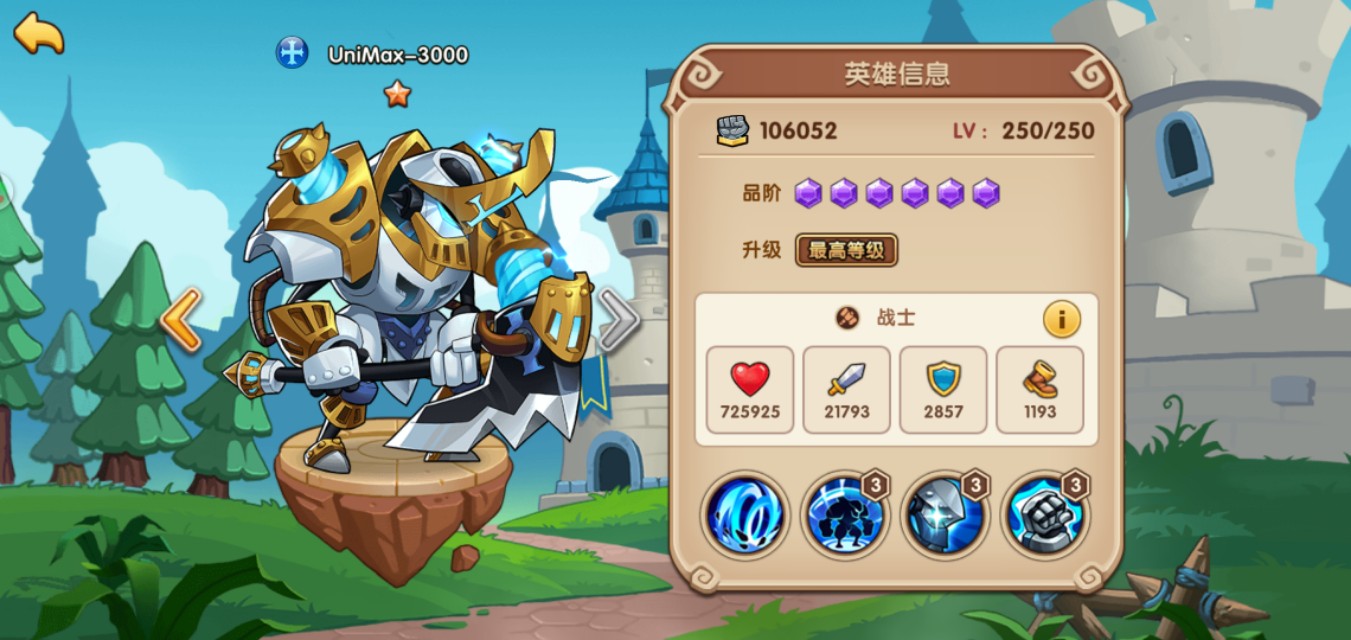
Task: Tap the blue faction emblem beside UniMax-3000
Action: coord(292,53)
